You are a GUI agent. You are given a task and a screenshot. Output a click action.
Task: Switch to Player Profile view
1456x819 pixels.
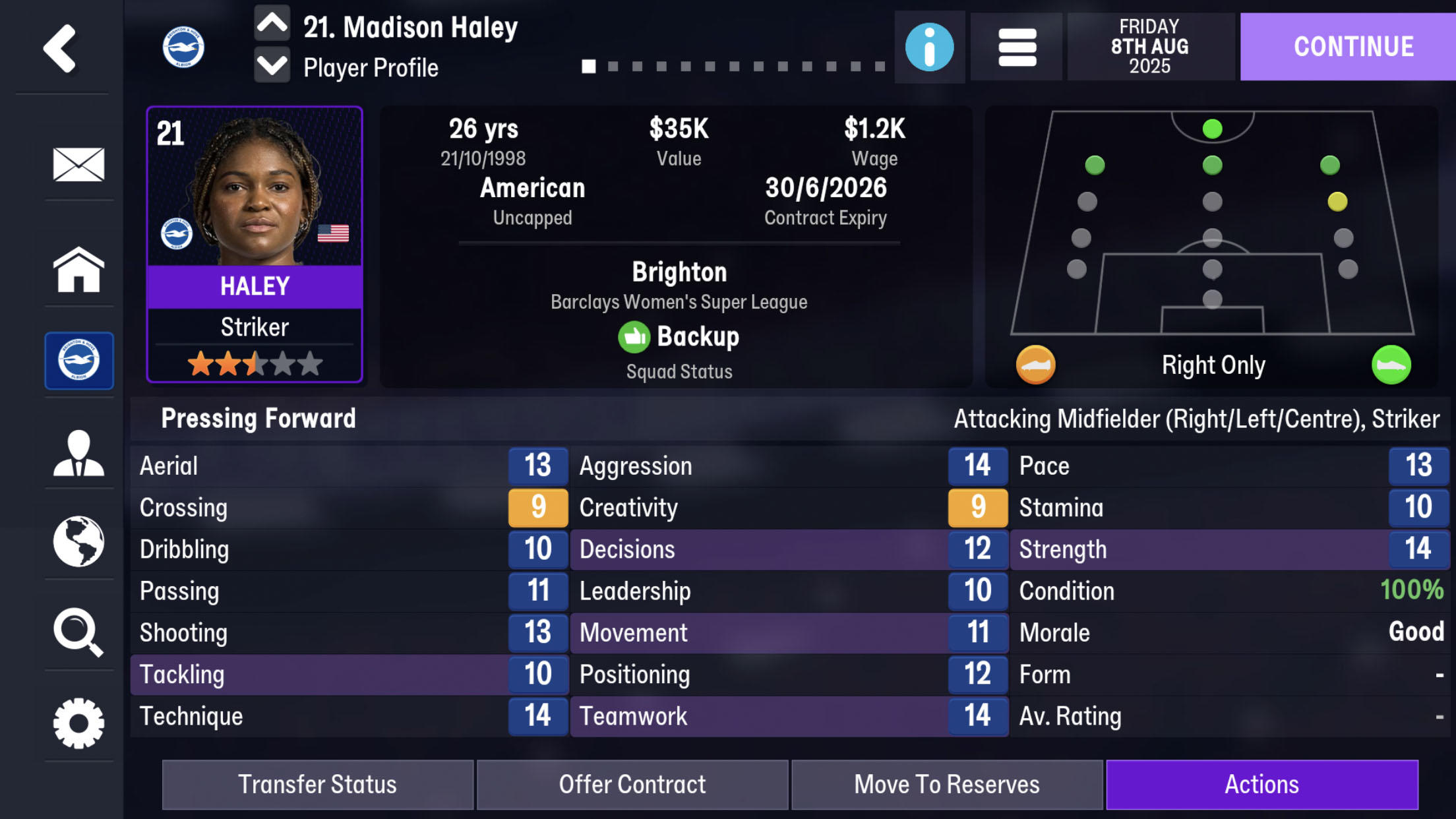point(371,67)
